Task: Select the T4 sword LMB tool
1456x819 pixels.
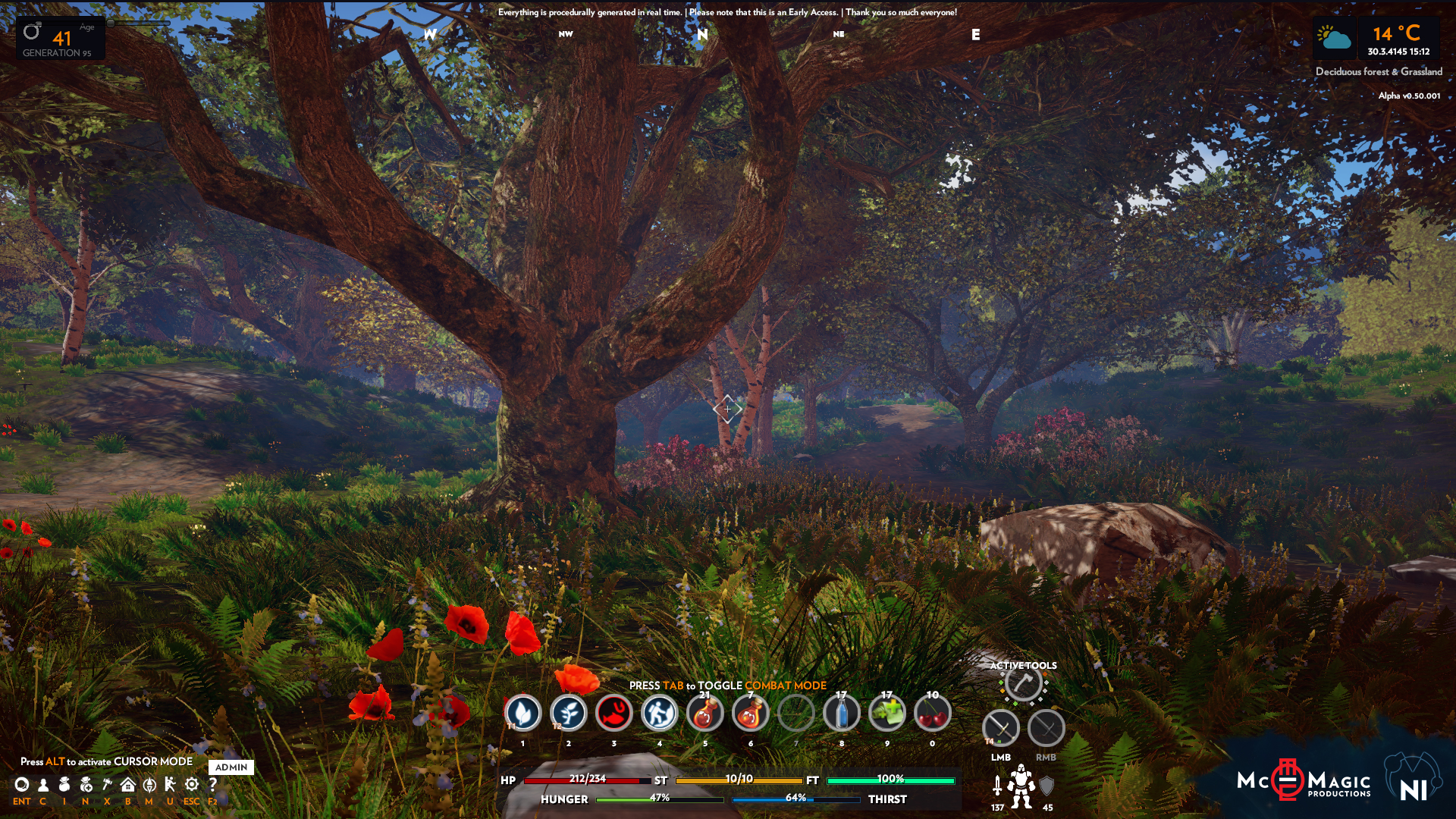Action: tap(1002, 728)
